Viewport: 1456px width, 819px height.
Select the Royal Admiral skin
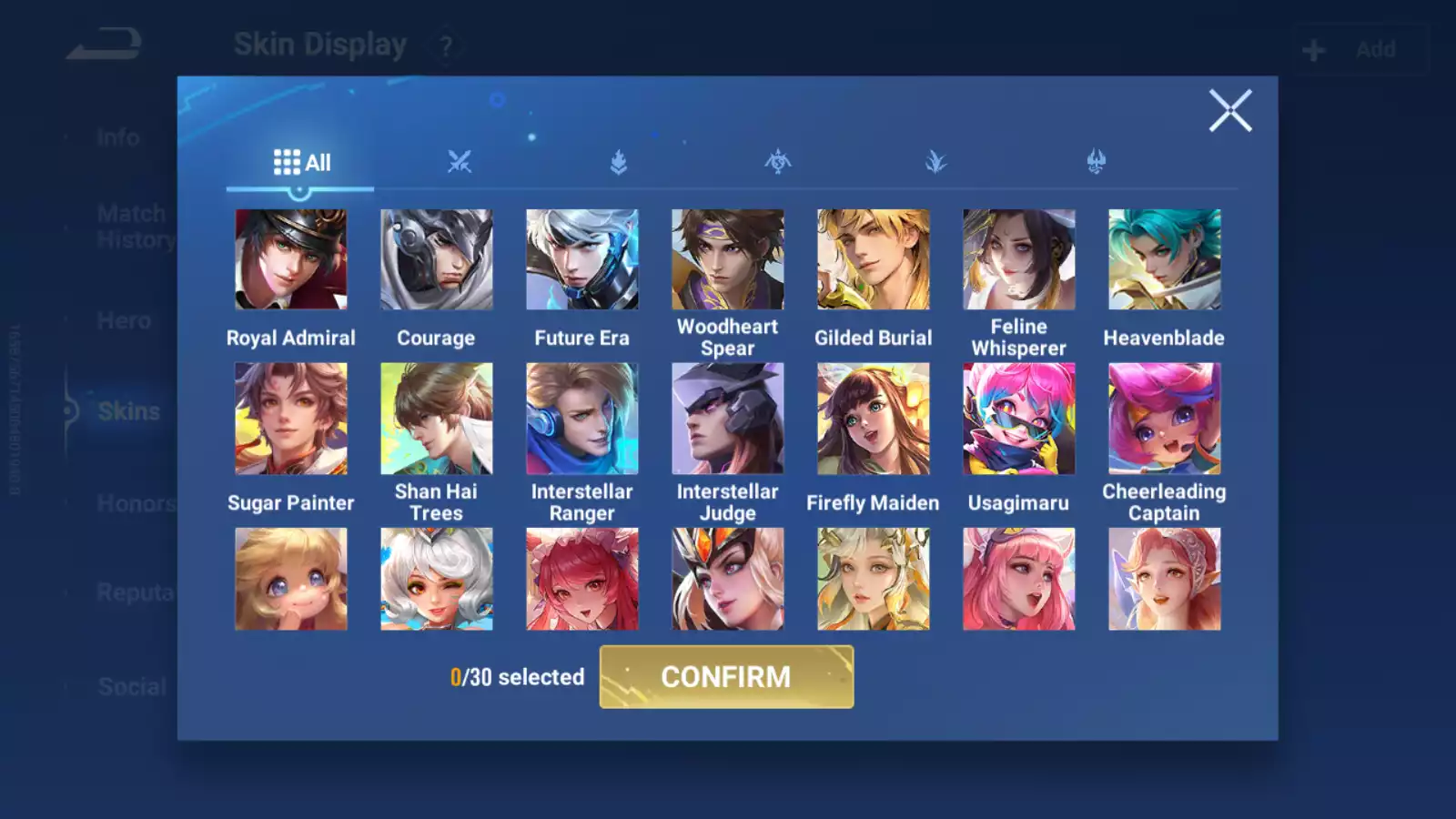point(291,259)
